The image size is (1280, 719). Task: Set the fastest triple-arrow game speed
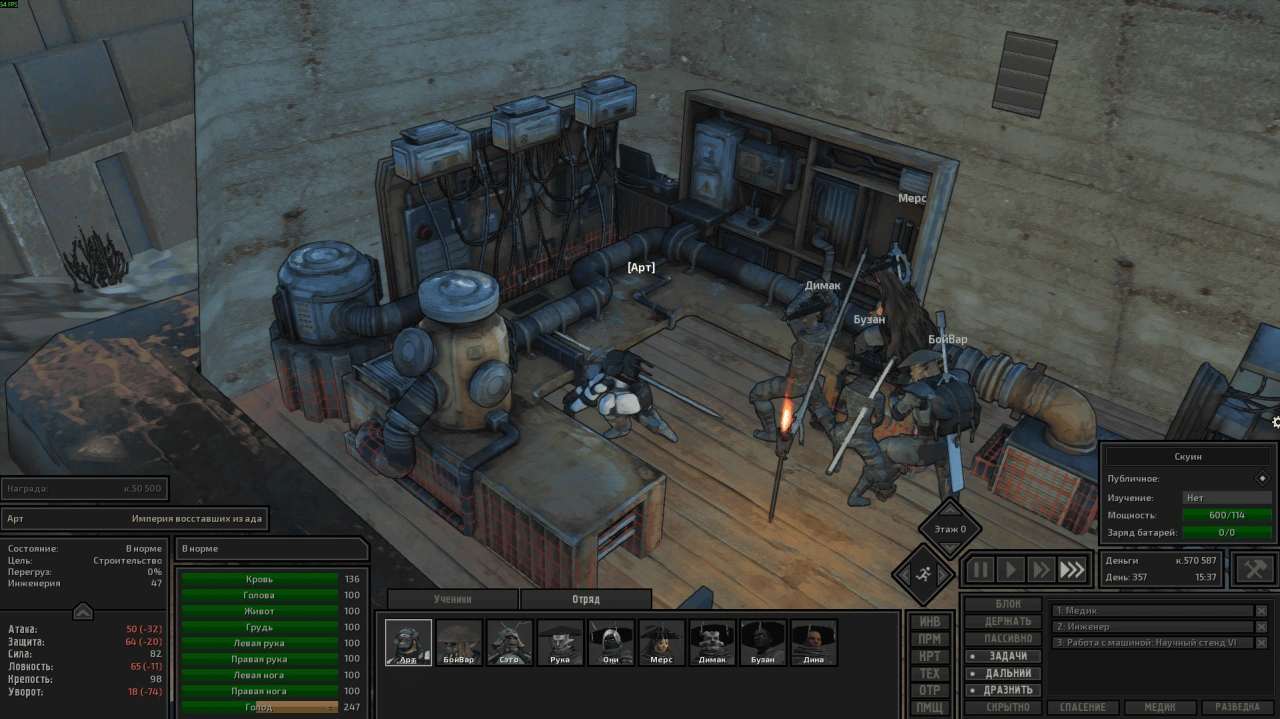click(1072, 570)
